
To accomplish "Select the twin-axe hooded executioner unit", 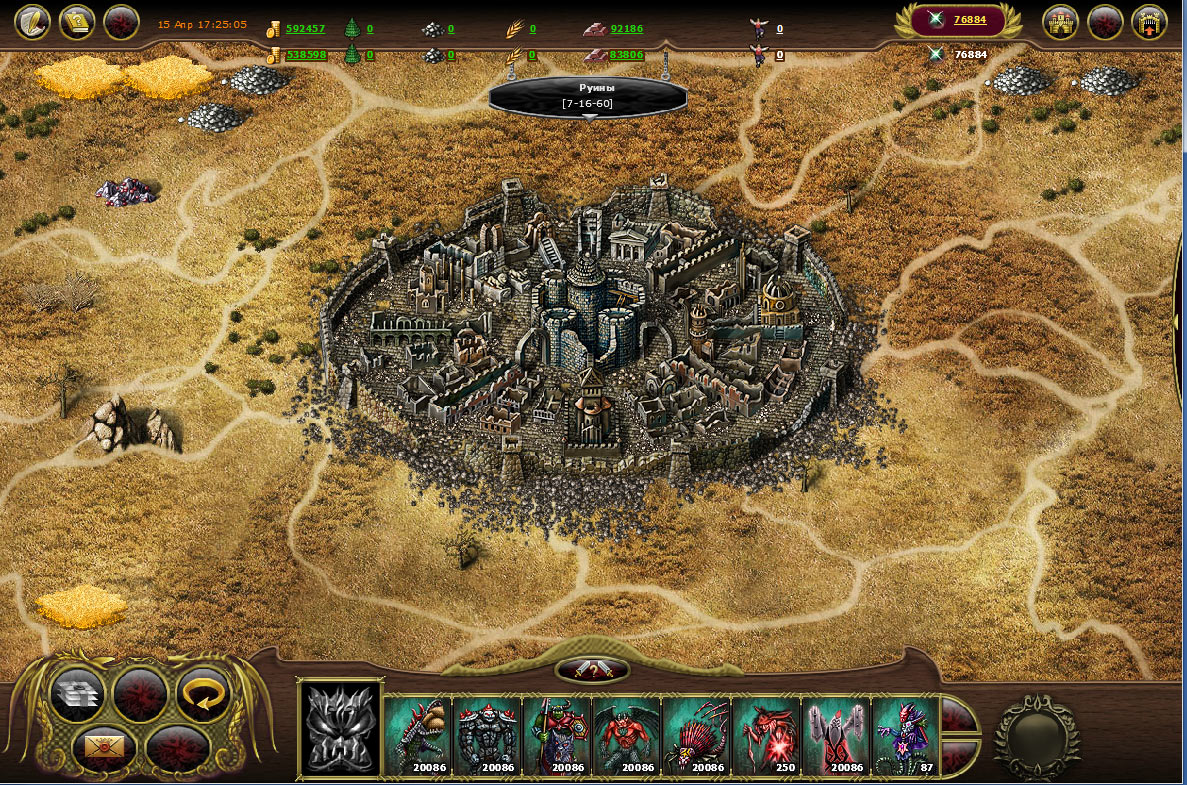I will (x=837, y=737).
